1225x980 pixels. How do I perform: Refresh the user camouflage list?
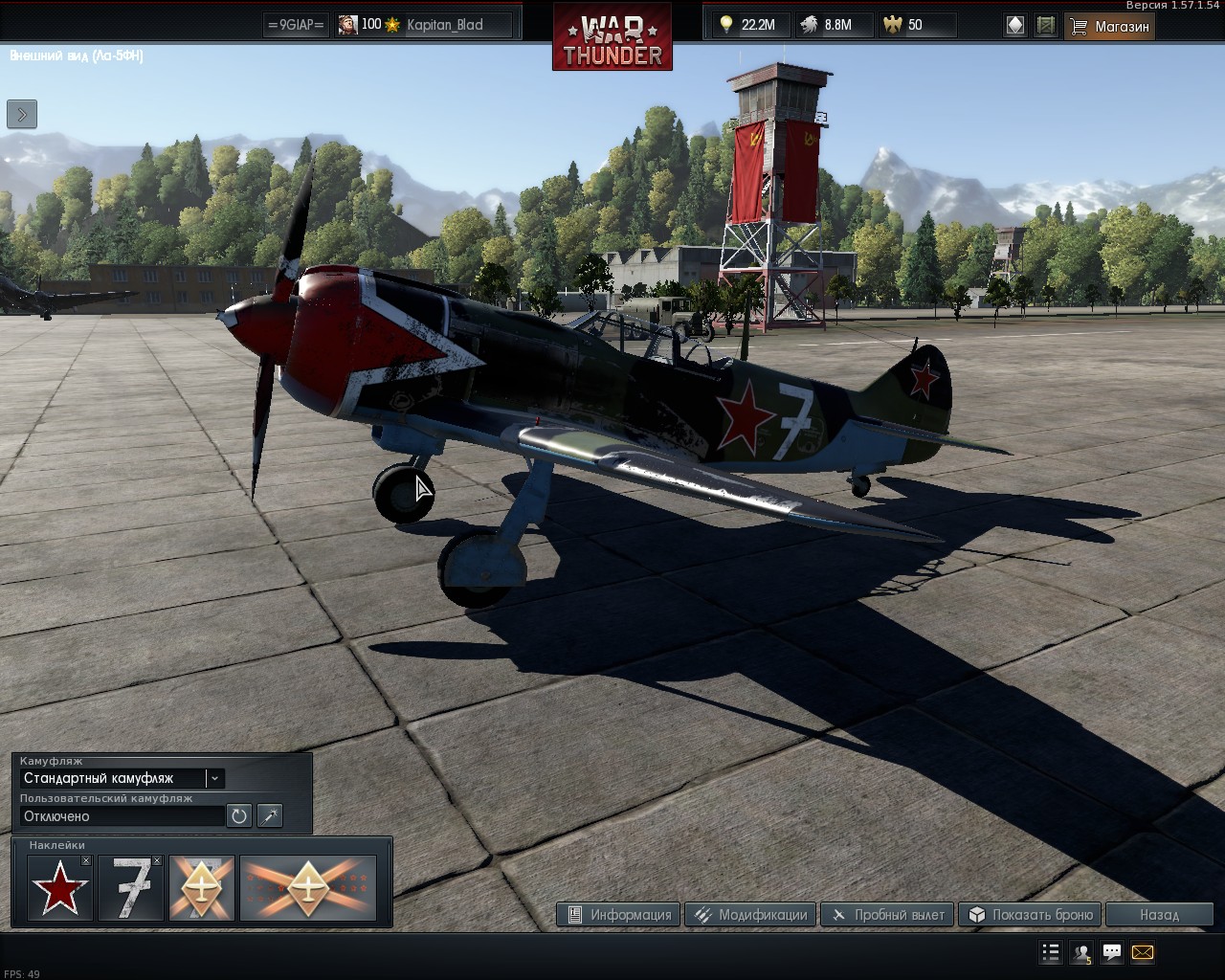click(x=238, y=816)
